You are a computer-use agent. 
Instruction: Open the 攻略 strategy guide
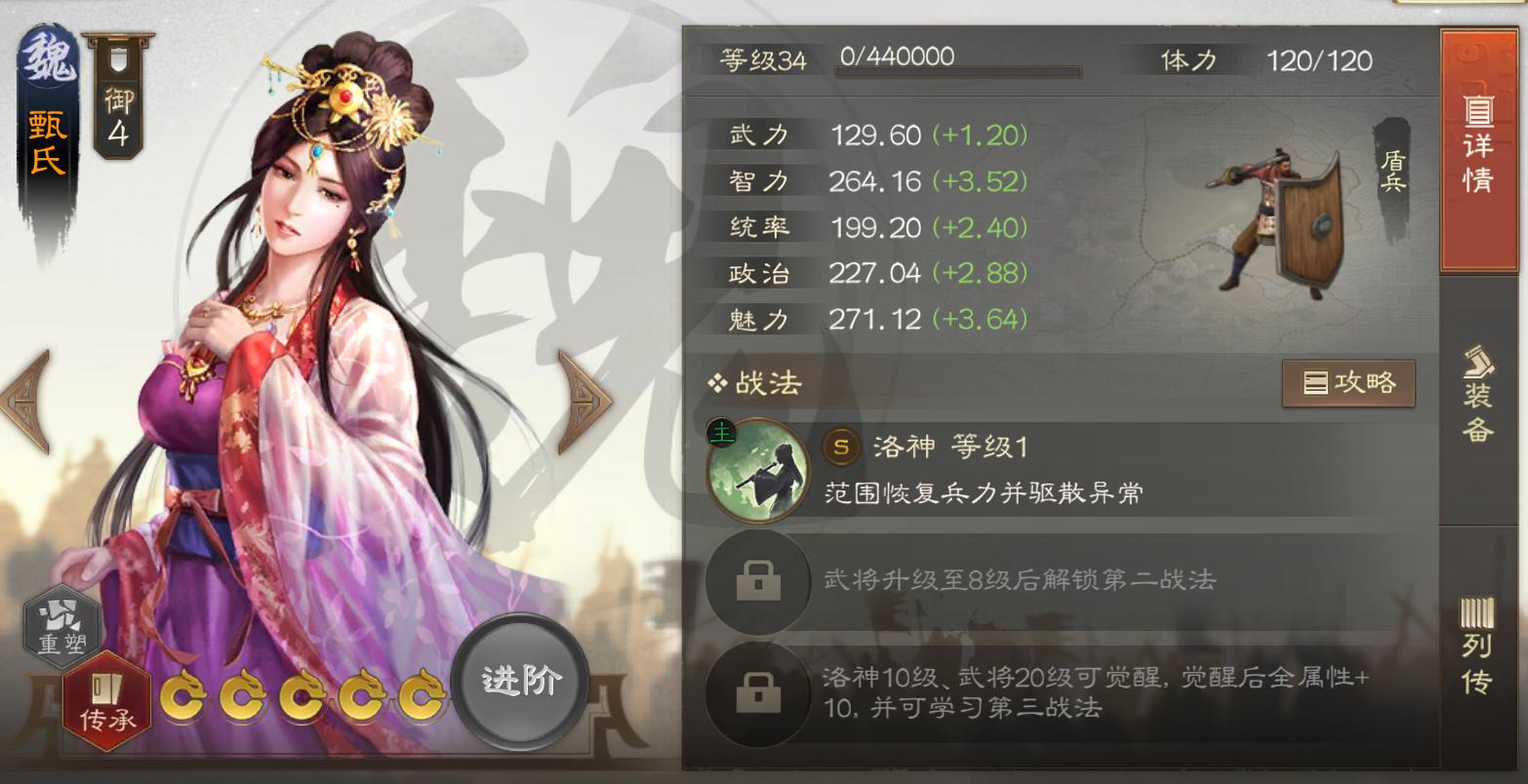1347,384
